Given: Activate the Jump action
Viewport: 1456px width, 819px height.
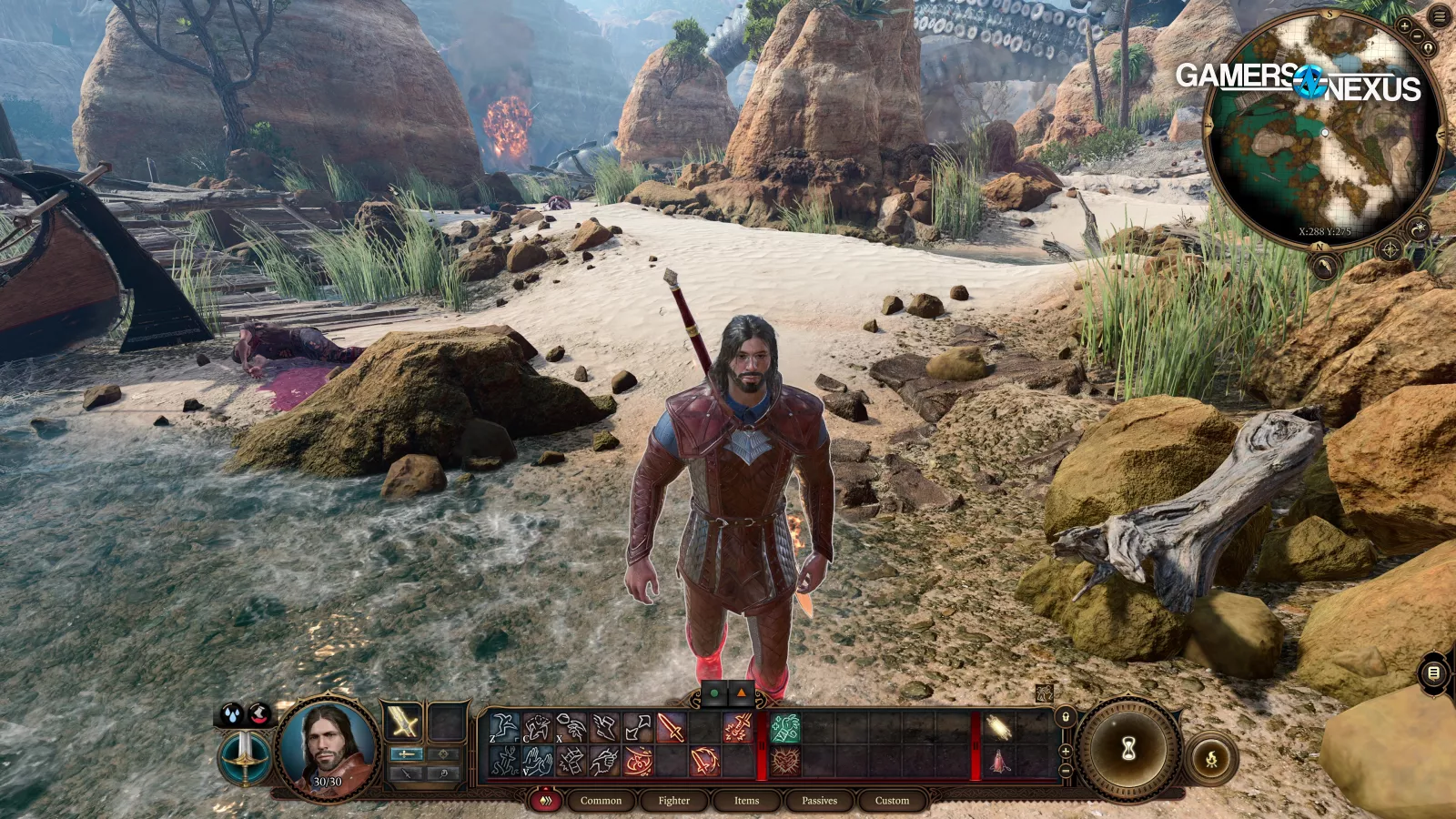Looking at the screenshot, I should tap(503, 728).
